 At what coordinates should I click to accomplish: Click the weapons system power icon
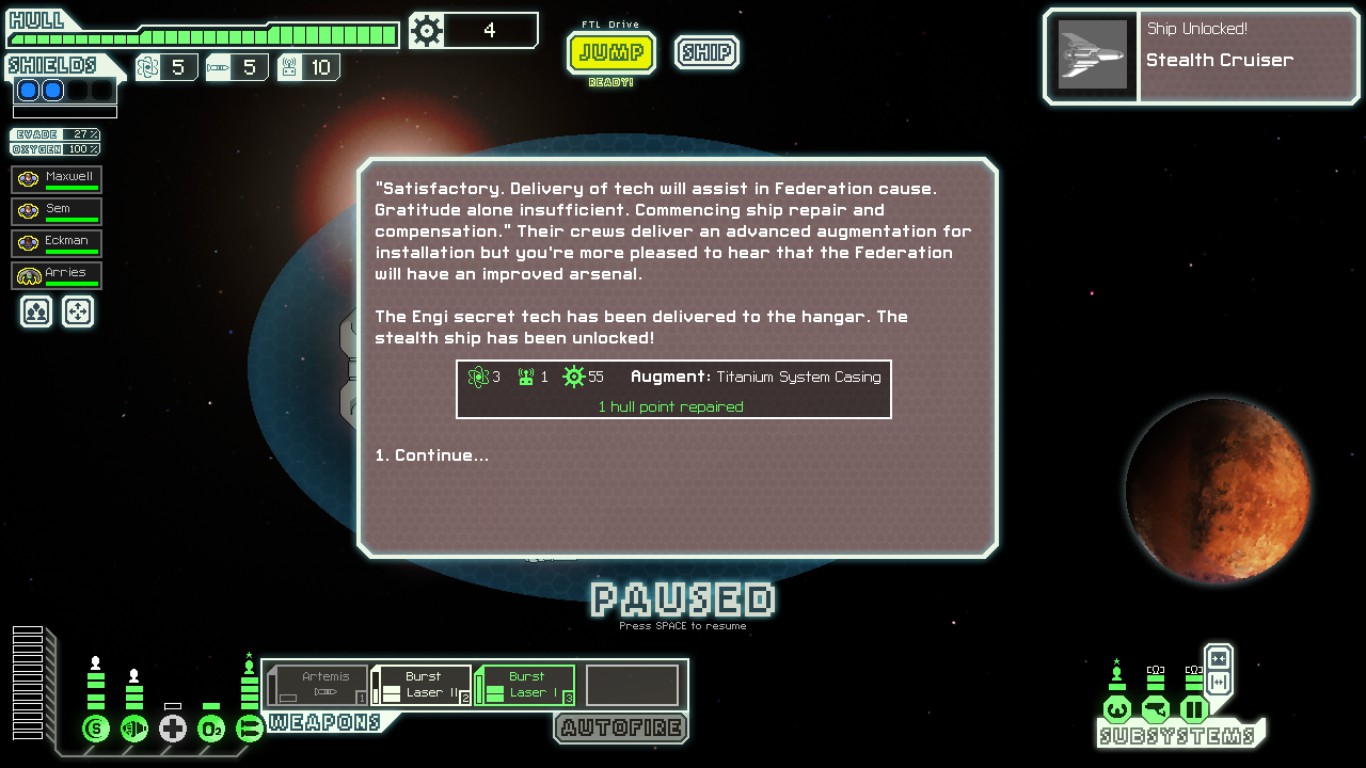pos(249,729)
